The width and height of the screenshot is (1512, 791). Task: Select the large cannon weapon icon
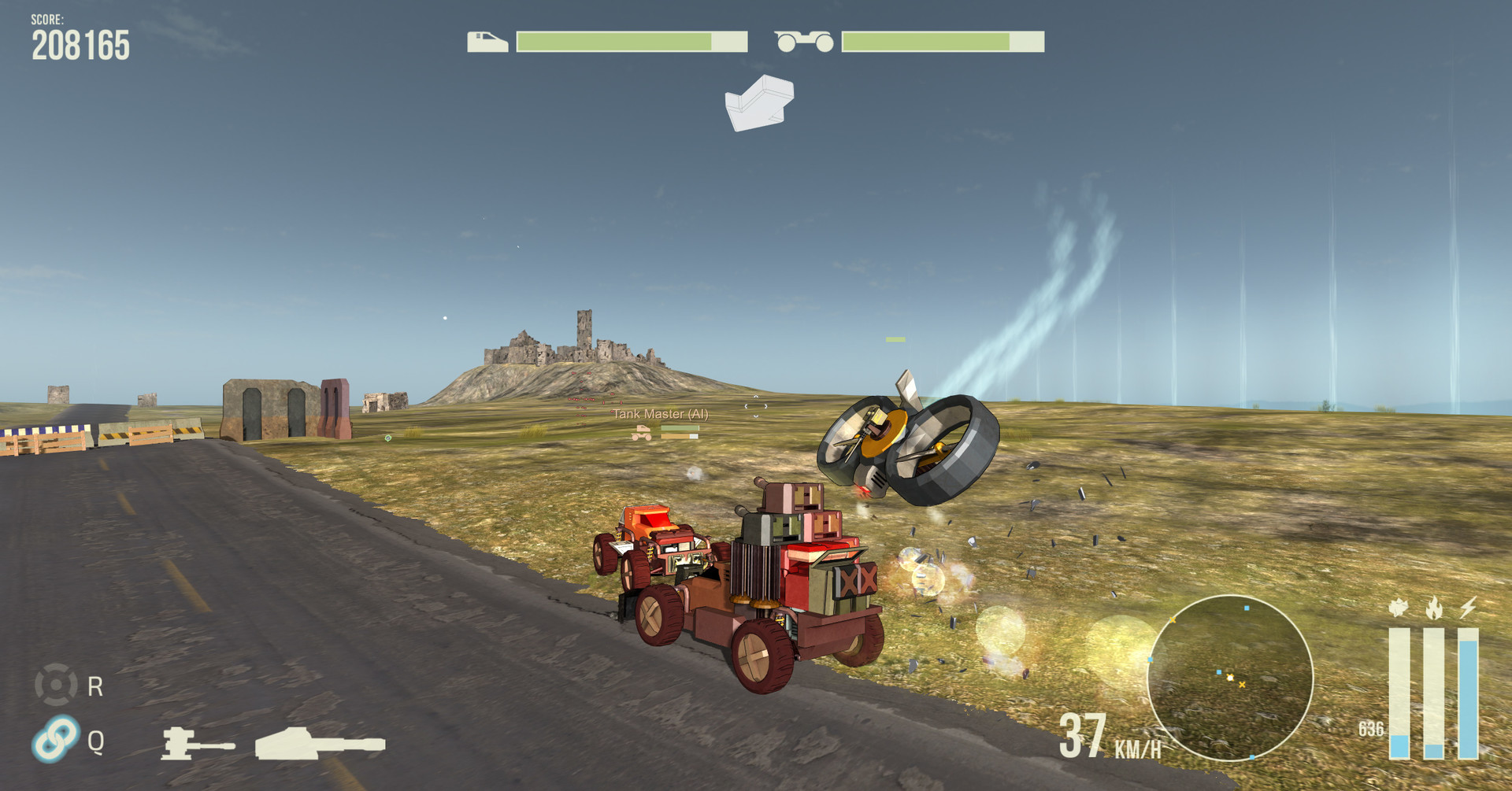click(x=320, y=743)
